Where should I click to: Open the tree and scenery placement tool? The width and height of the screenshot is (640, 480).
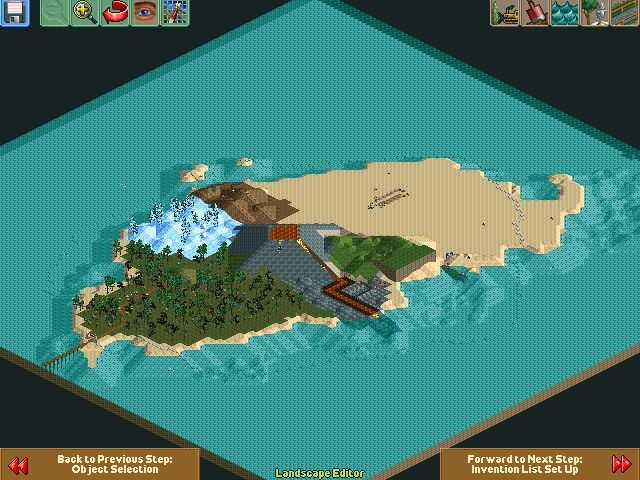[x=595, y=13]
